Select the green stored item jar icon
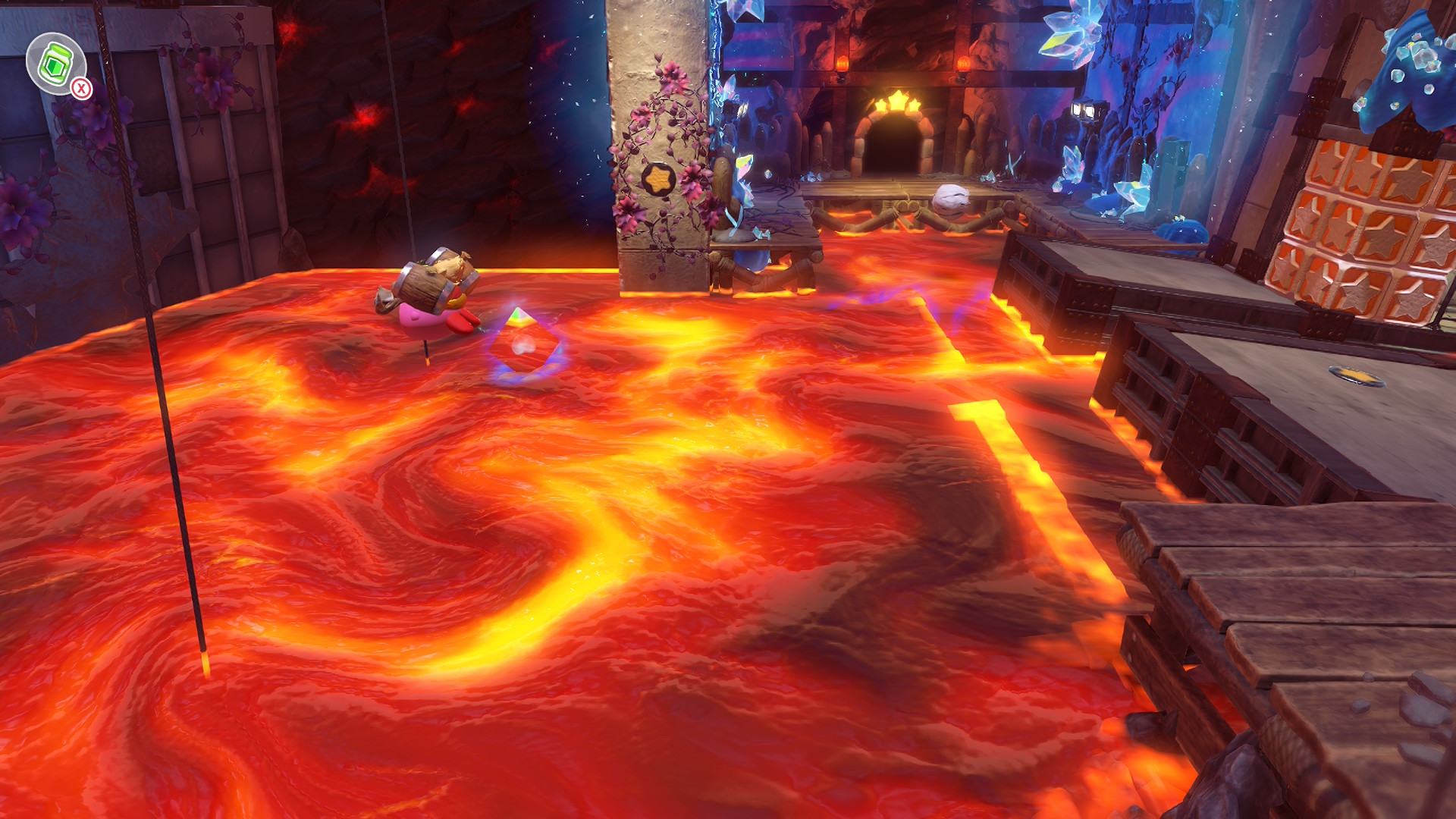The width and height of the screenshot is (1456, 819). pyautogui.click(x=55, y=64)
